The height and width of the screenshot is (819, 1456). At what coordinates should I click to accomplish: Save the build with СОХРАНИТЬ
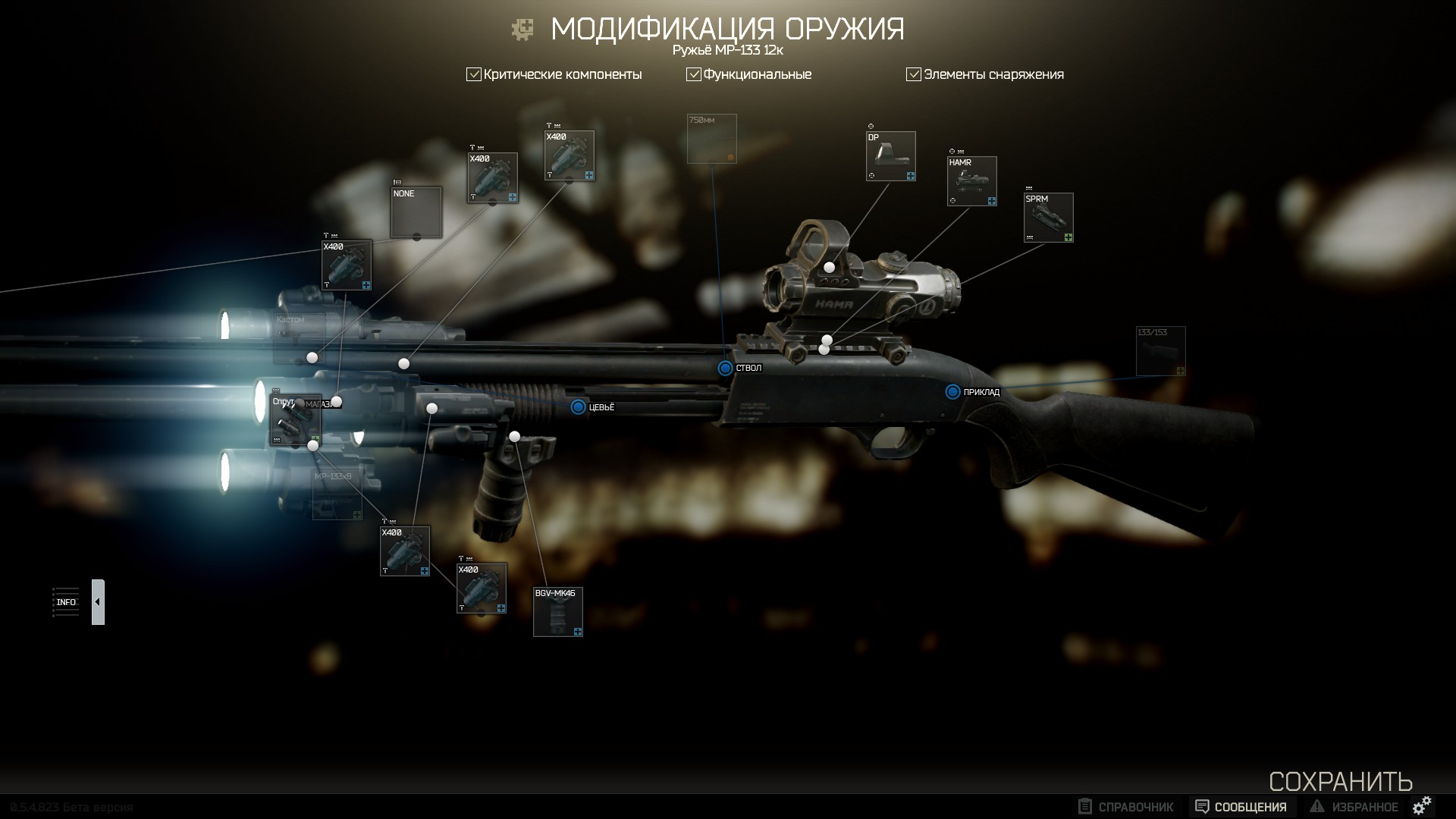(1340, 781)
